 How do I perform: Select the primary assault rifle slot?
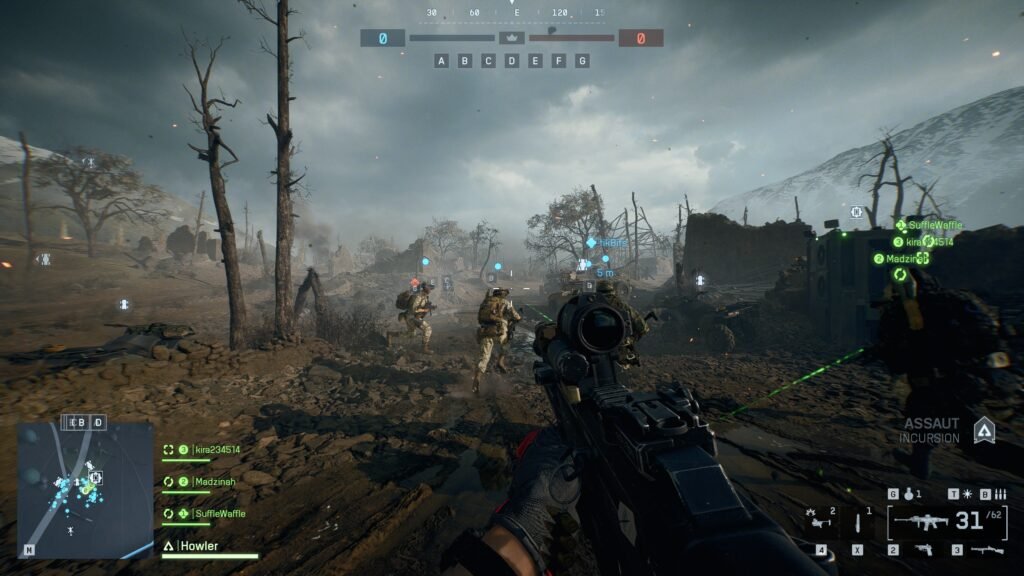click(920, 521)
